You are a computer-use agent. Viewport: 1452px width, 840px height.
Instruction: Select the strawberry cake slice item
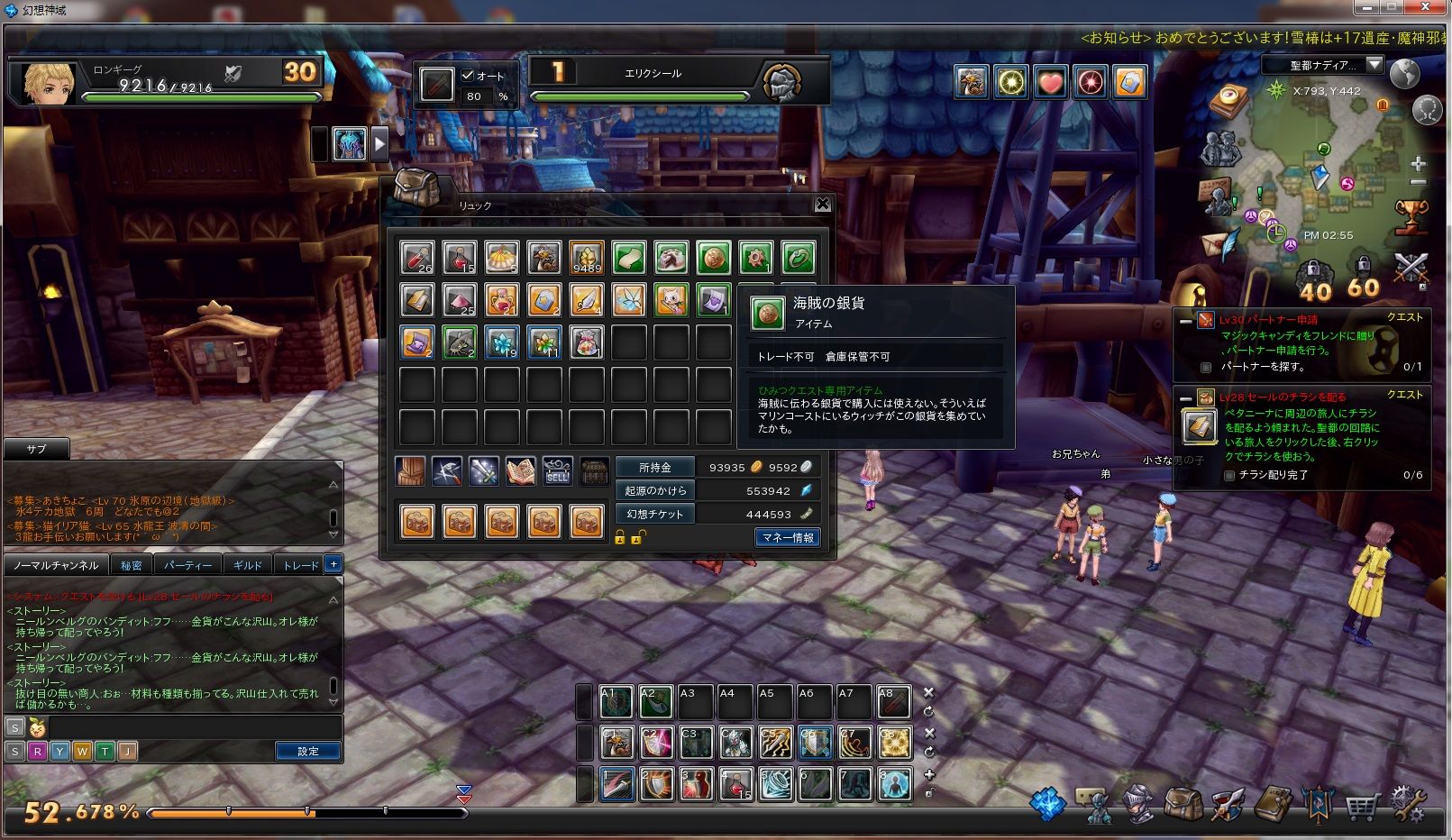(671, 259)
